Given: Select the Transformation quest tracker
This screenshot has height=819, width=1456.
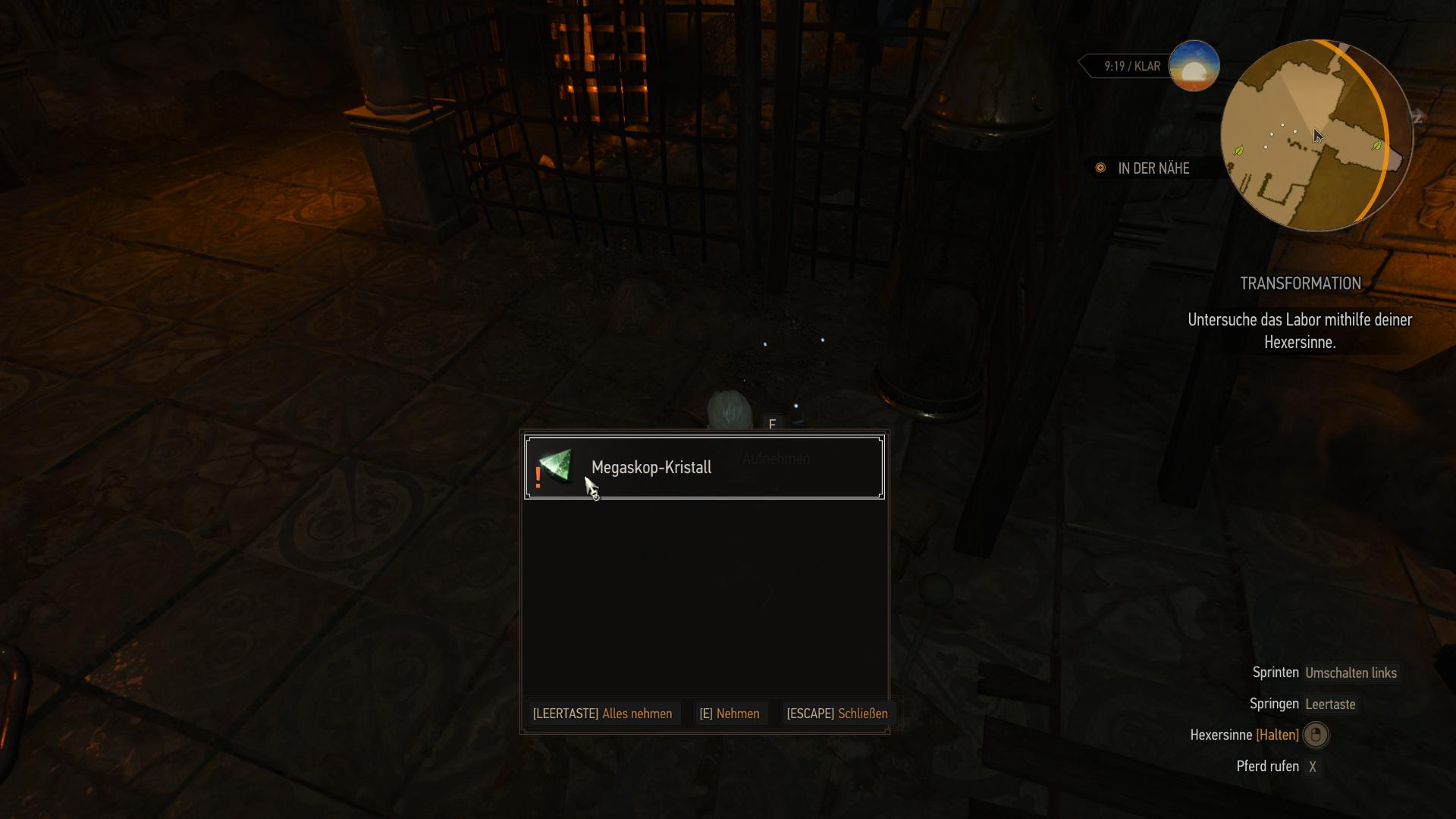Looking at the screenshot, I should [1300, 284].
